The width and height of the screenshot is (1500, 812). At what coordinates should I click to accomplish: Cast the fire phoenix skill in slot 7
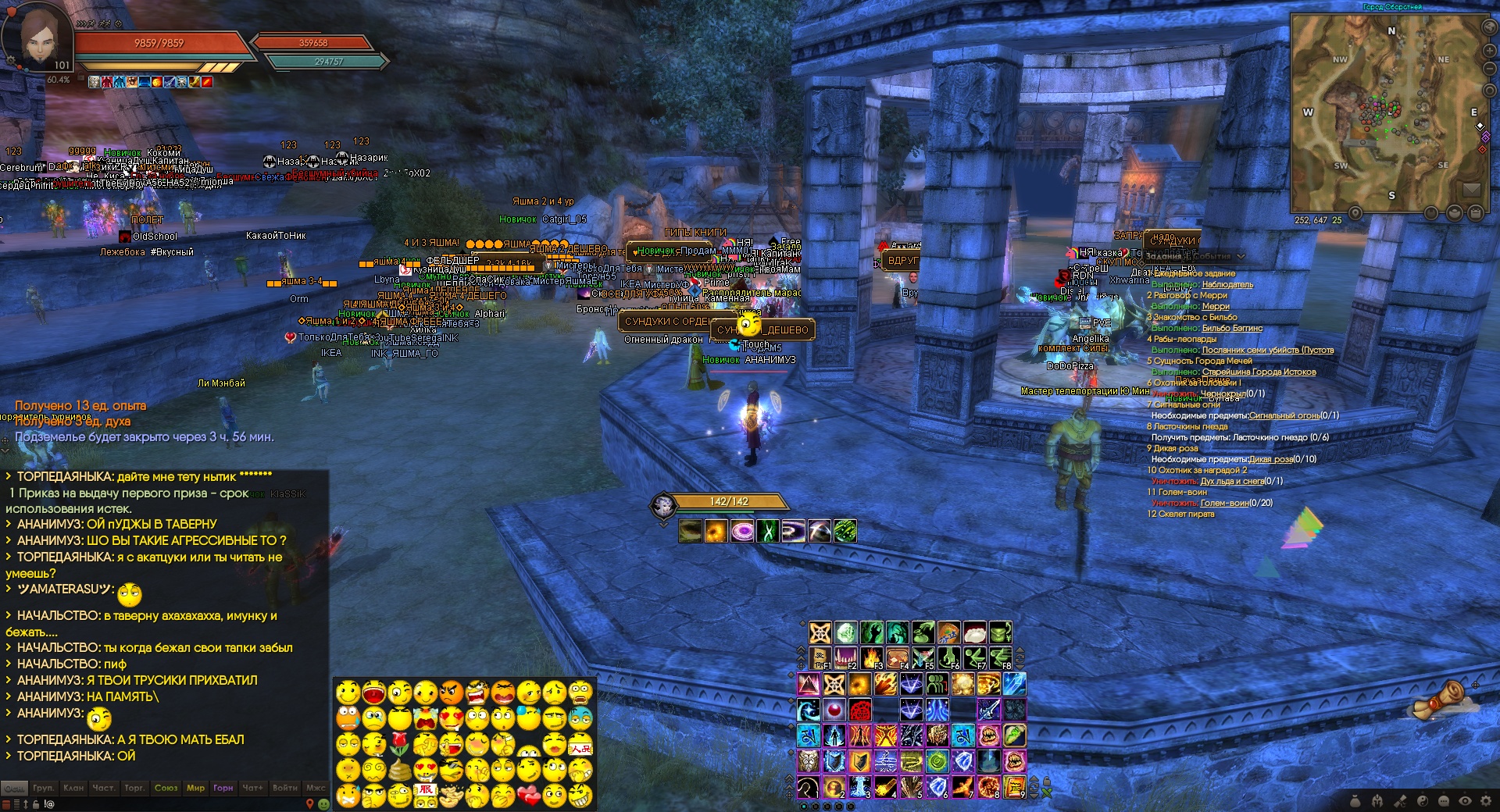tap(962, 785)
